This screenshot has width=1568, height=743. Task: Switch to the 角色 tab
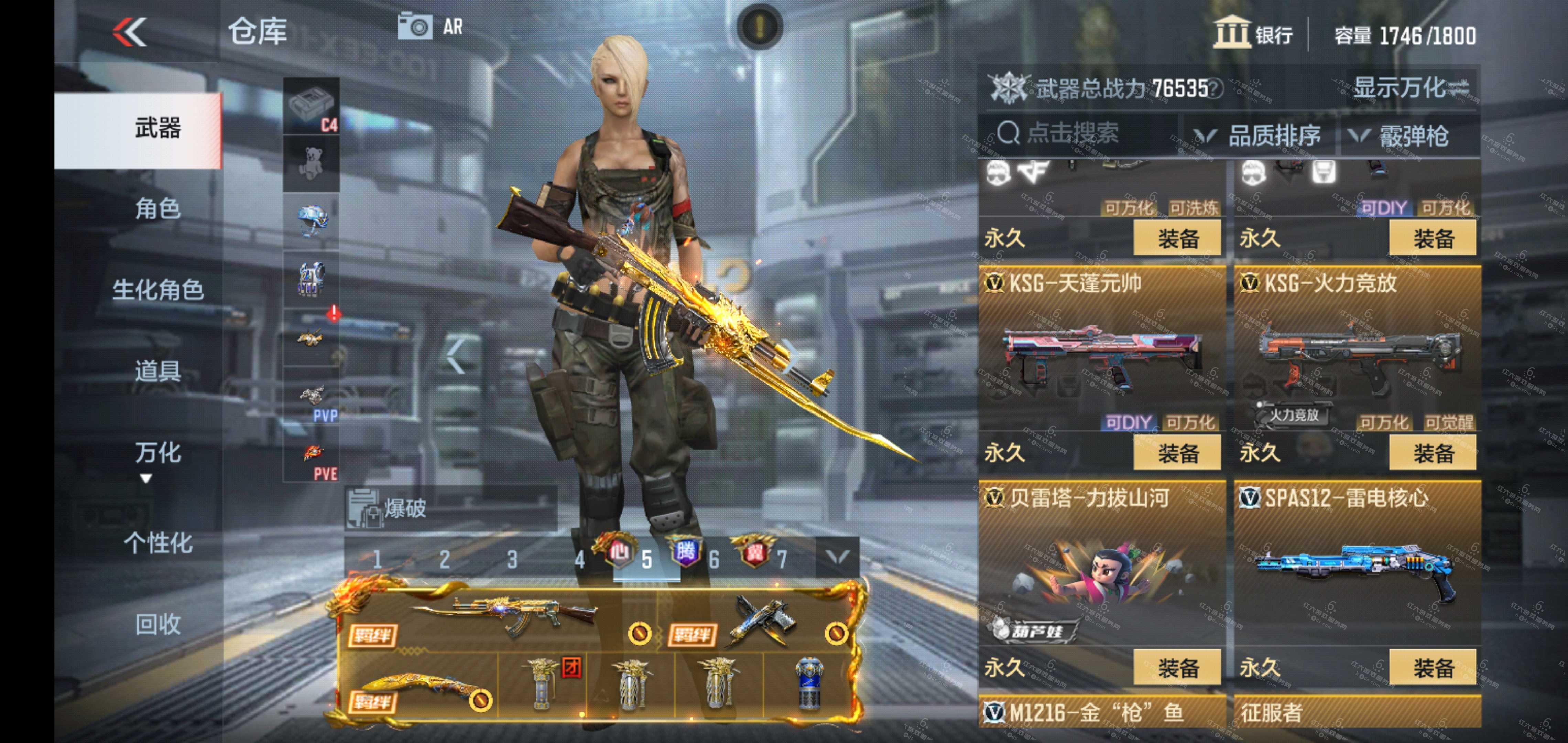tap(157, 209)
